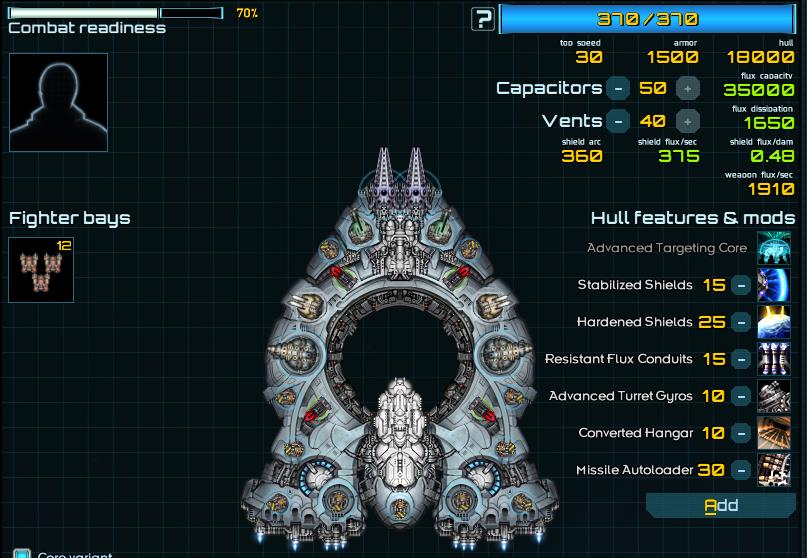Screen dimensions: 807x558
Task: Select the fighter bay wing slot
Action: click(x=41, y=270)
